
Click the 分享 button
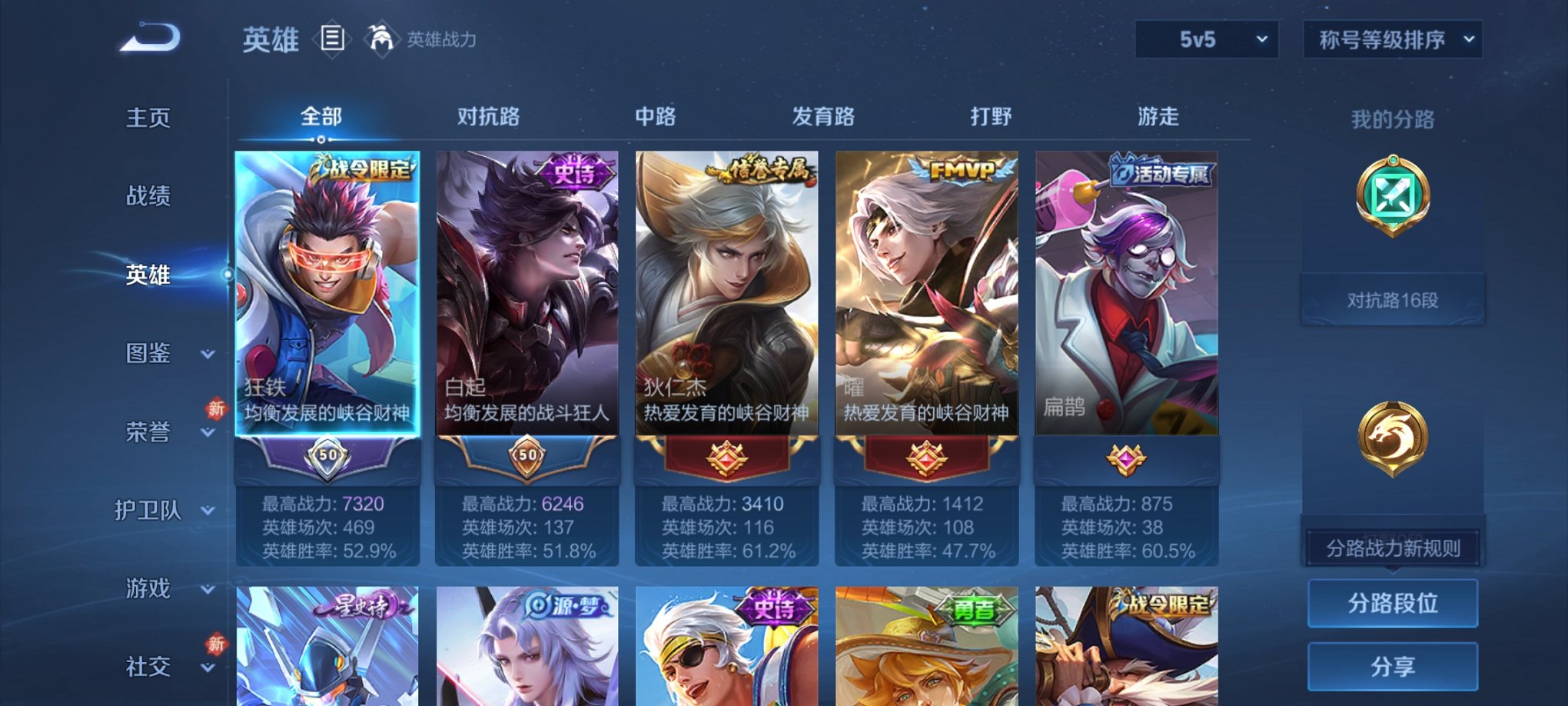click(x=1393, y=668)
